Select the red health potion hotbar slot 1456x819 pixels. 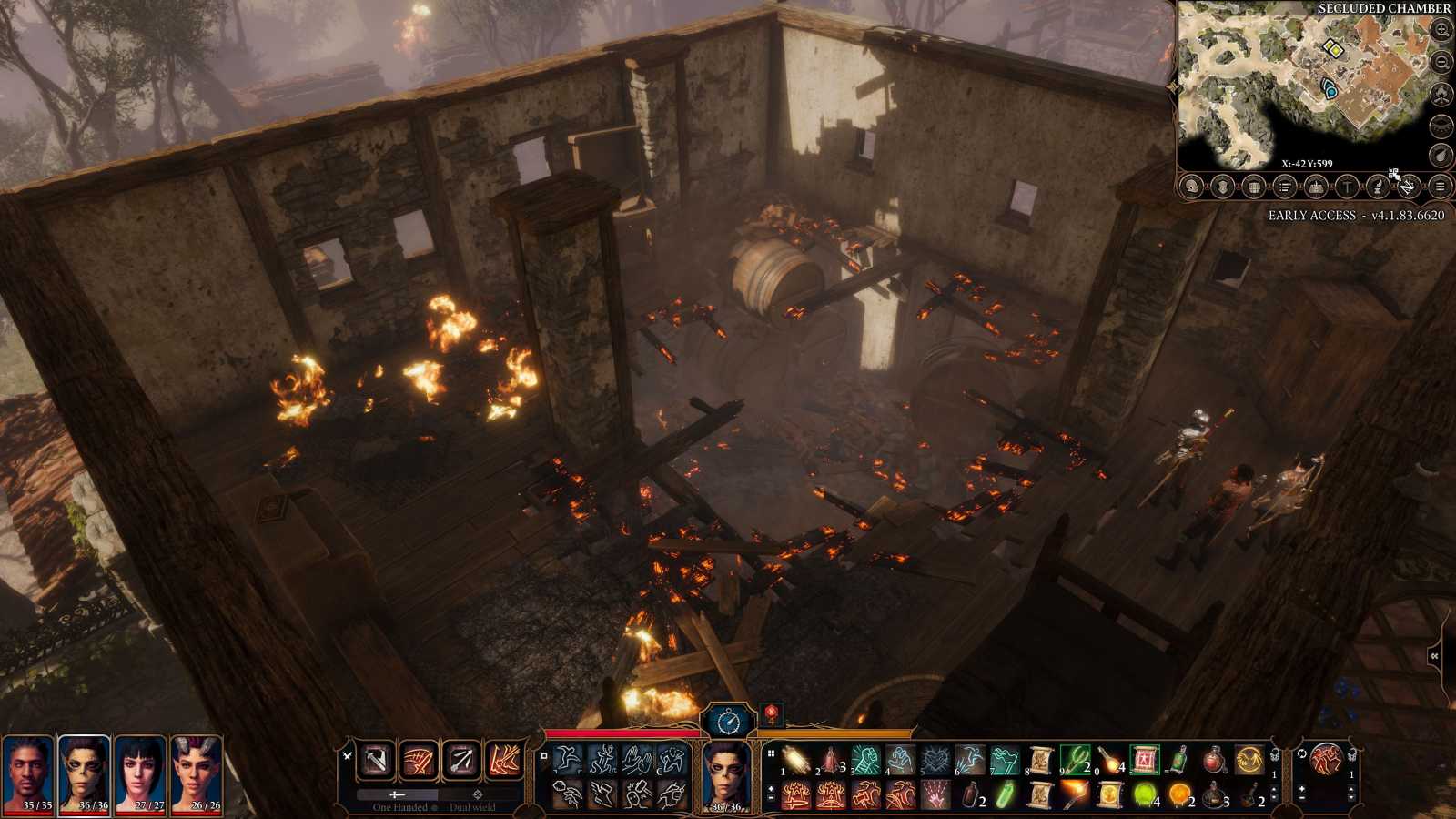coord(1213,759)
